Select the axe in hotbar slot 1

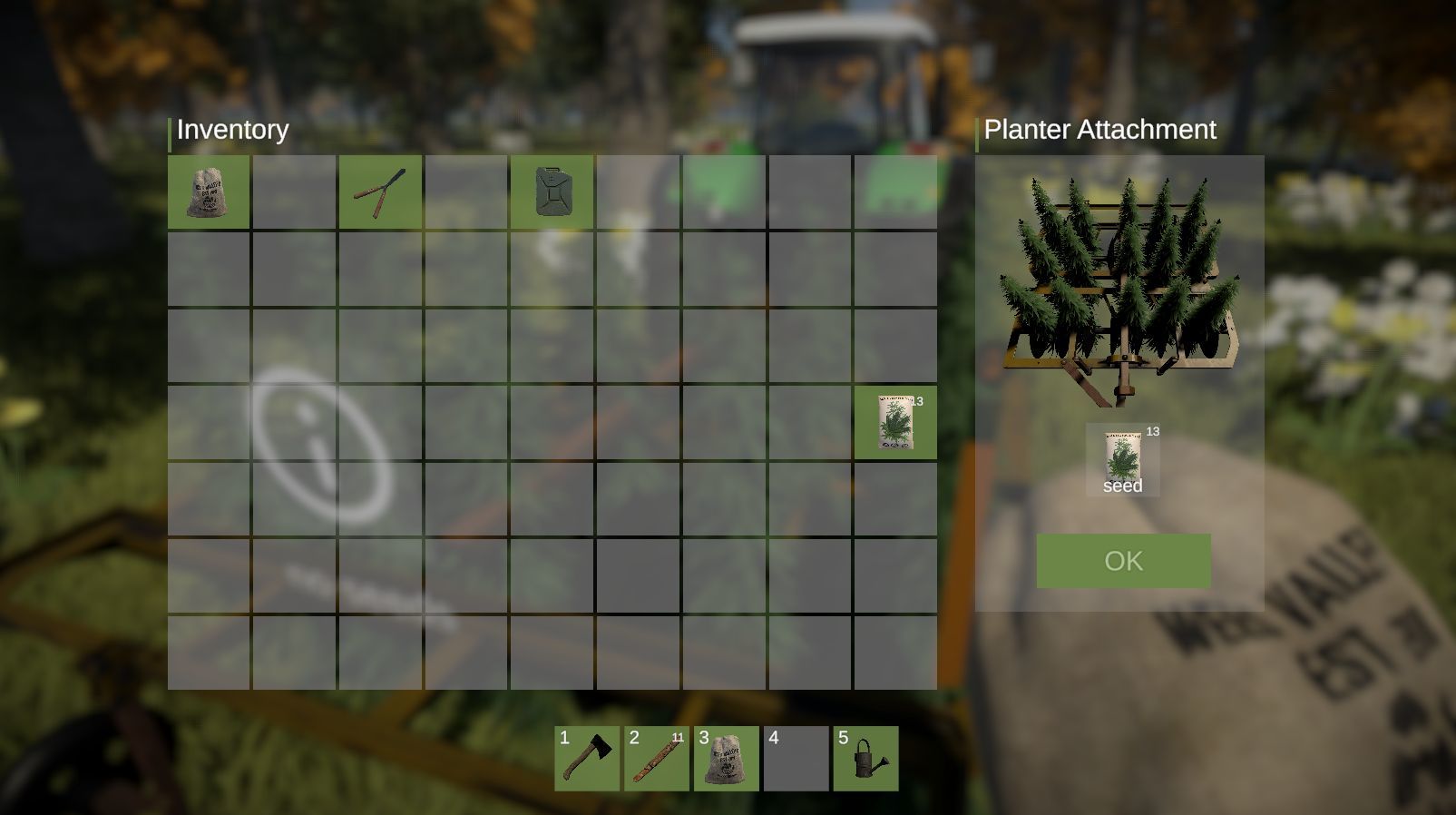(x=586, y=759)
